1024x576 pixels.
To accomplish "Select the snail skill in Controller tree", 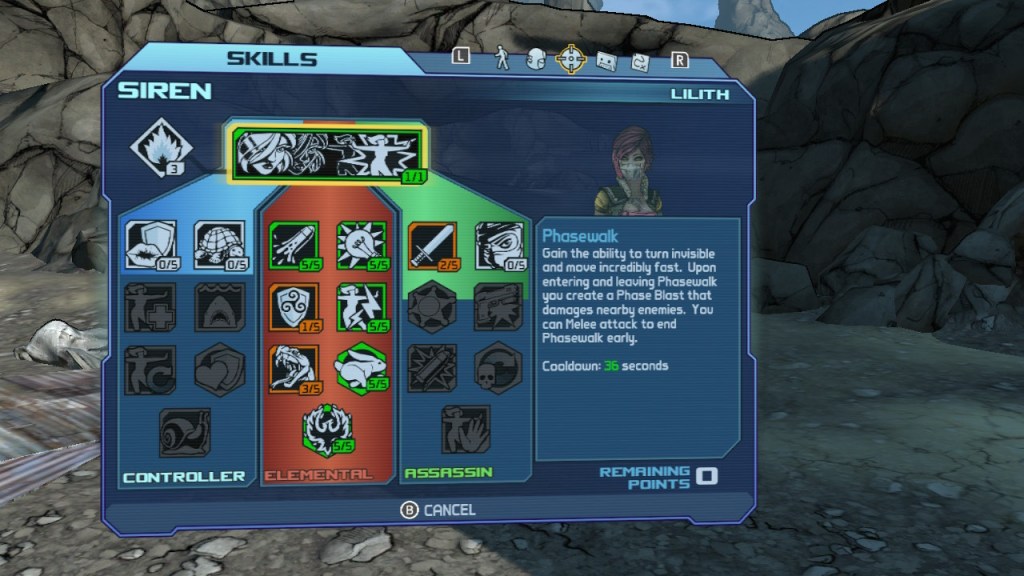I will tap(184, 432).
